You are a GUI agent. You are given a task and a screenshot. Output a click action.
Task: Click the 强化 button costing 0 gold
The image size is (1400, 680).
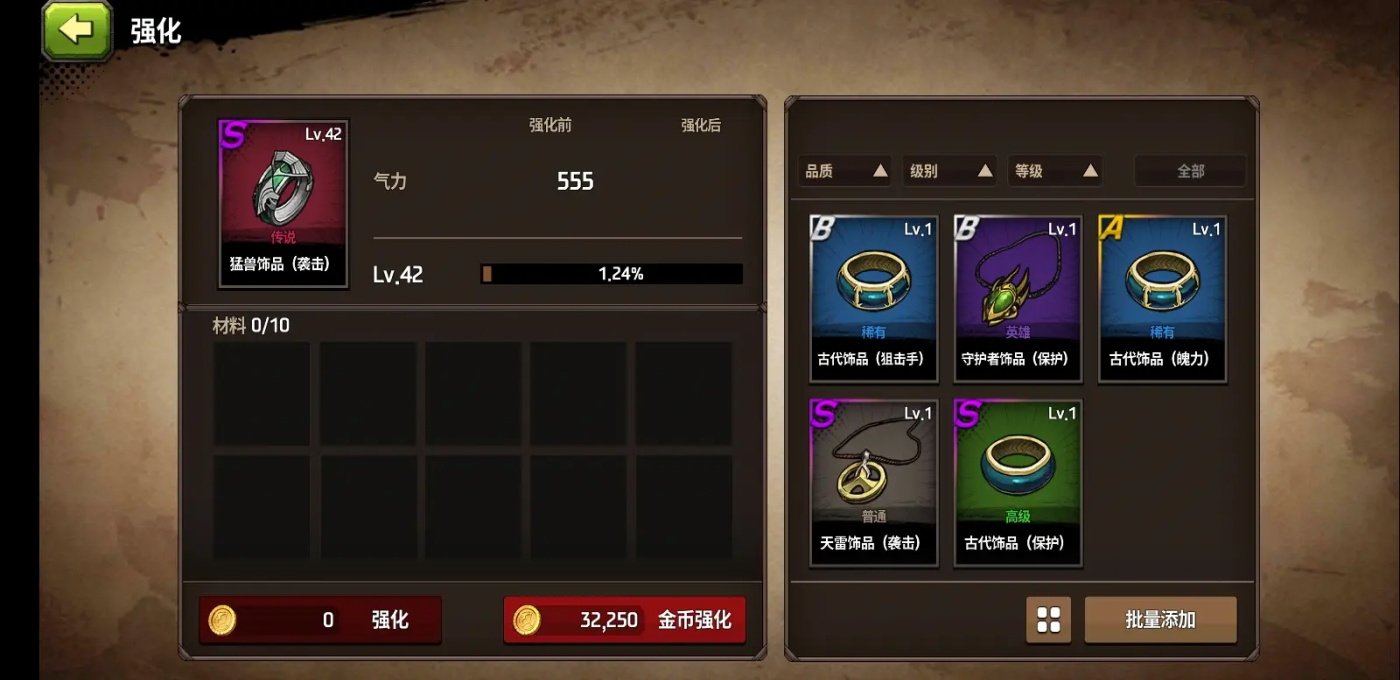tap(320, 620)
